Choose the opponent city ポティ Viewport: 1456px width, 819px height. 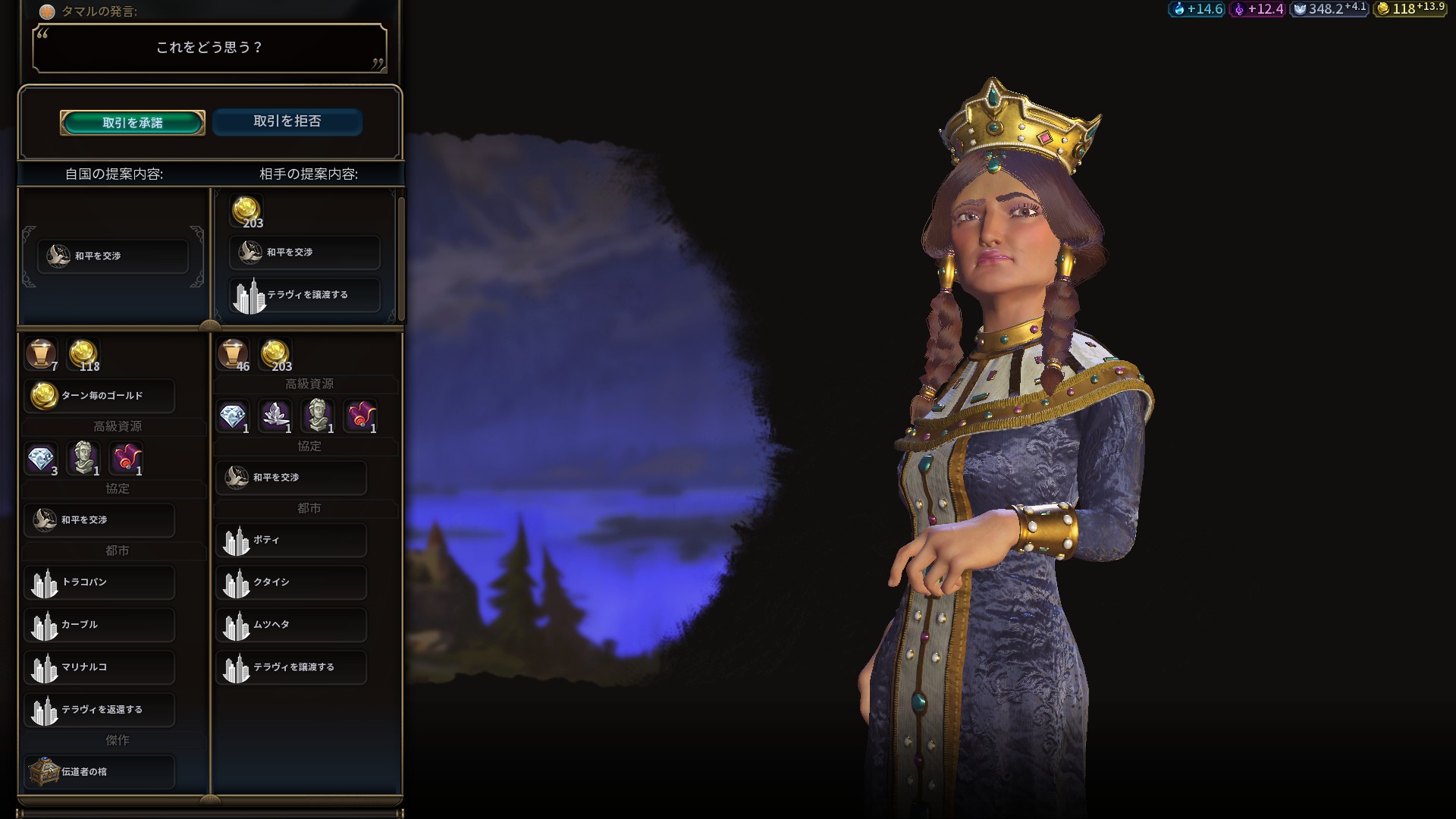(x=291, y=540)
